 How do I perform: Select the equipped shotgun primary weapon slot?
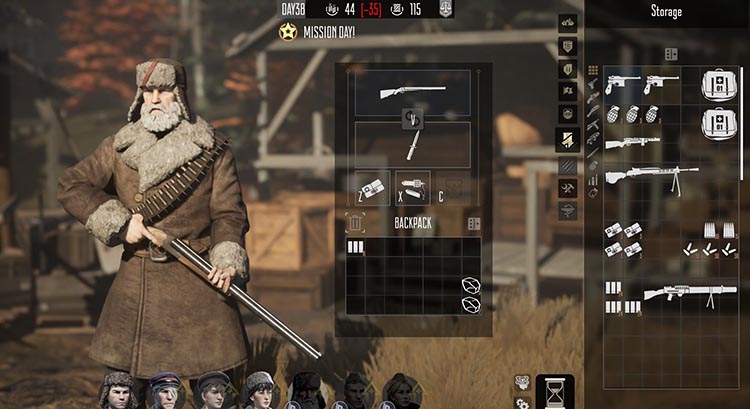[x=412, y=92]
